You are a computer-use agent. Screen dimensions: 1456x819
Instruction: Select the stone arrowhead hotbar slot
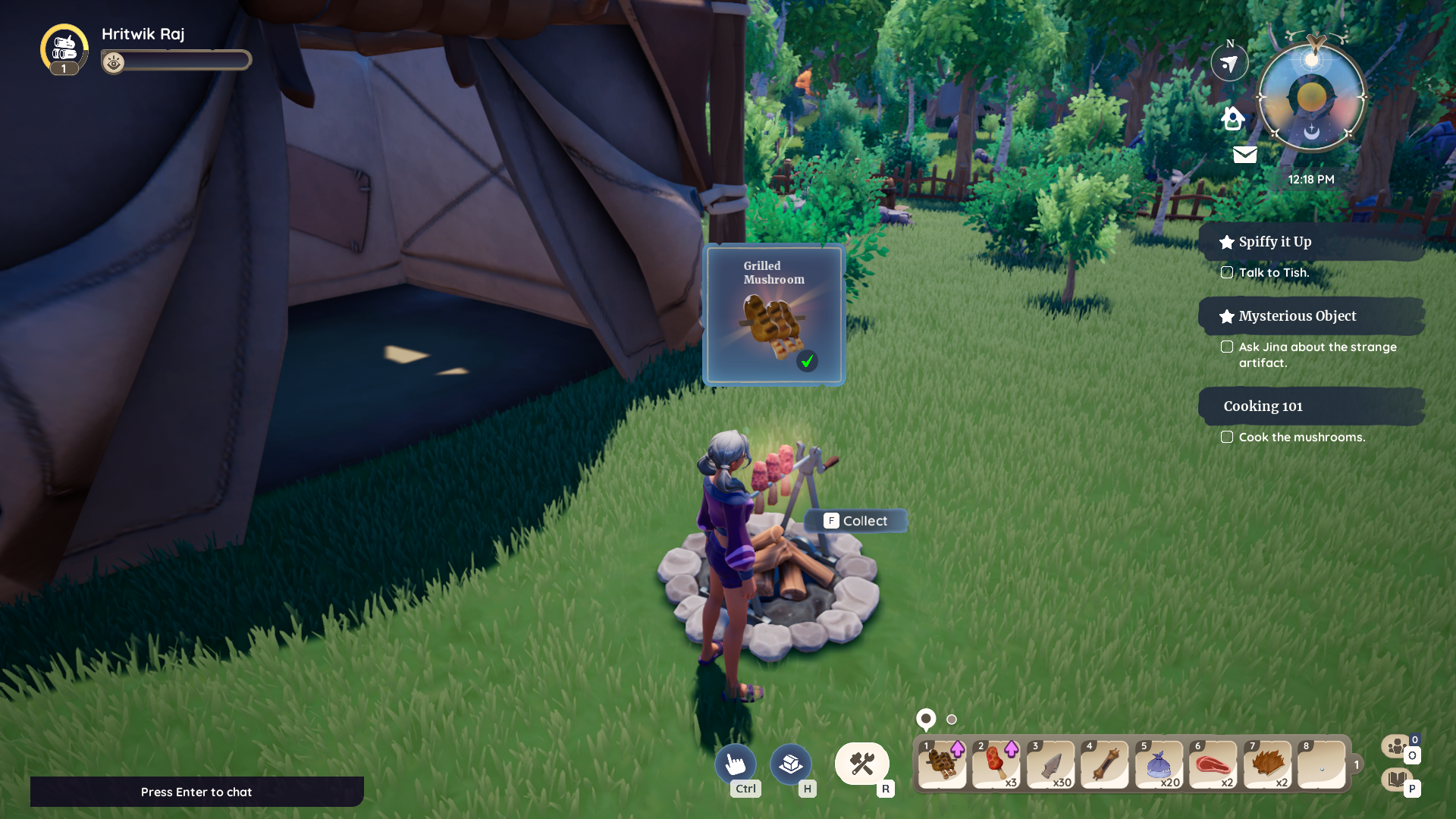tap(1051, 765)
